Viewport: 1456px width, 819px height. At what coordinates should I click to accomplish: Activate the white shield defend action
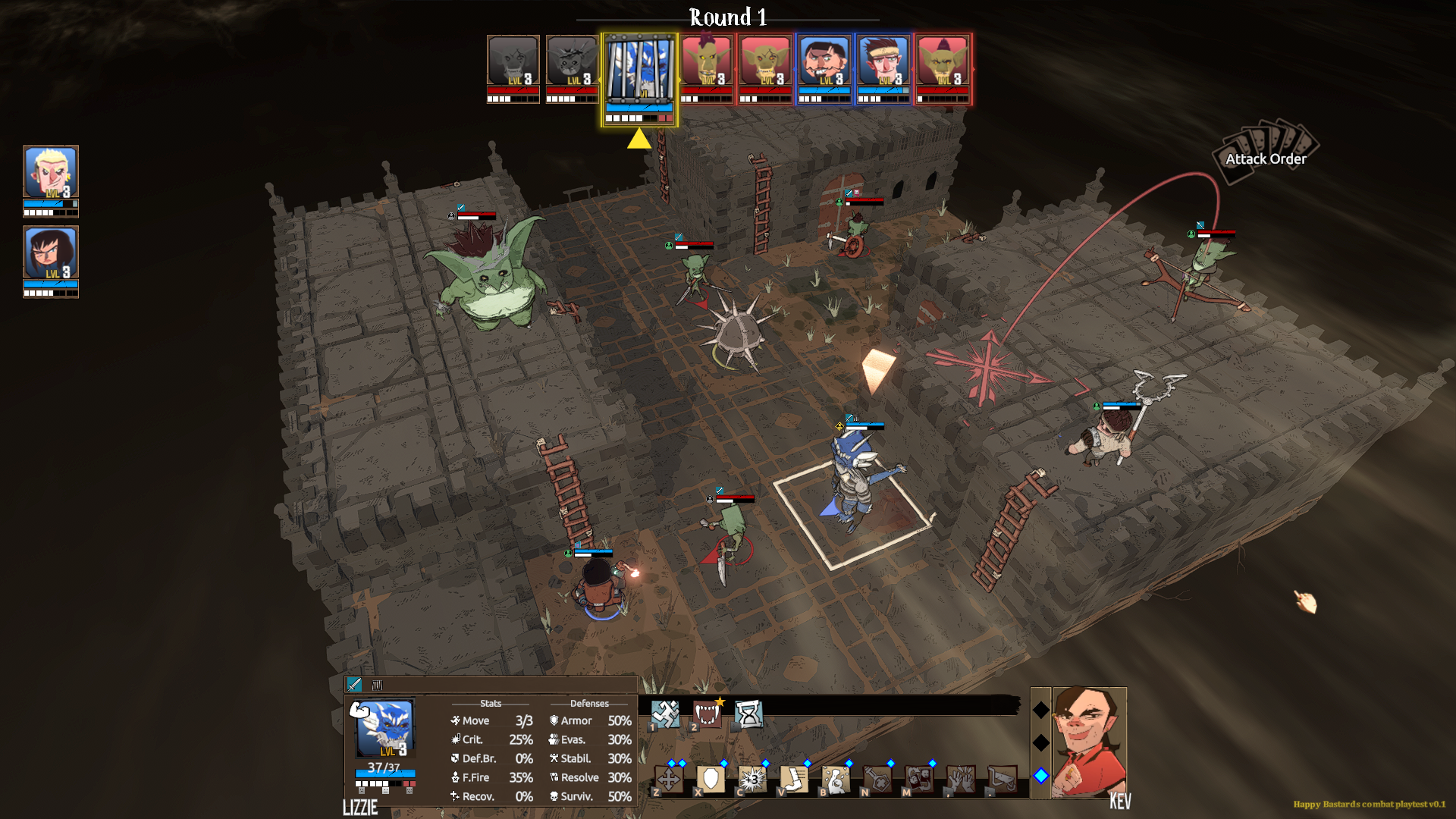[711, 779]
